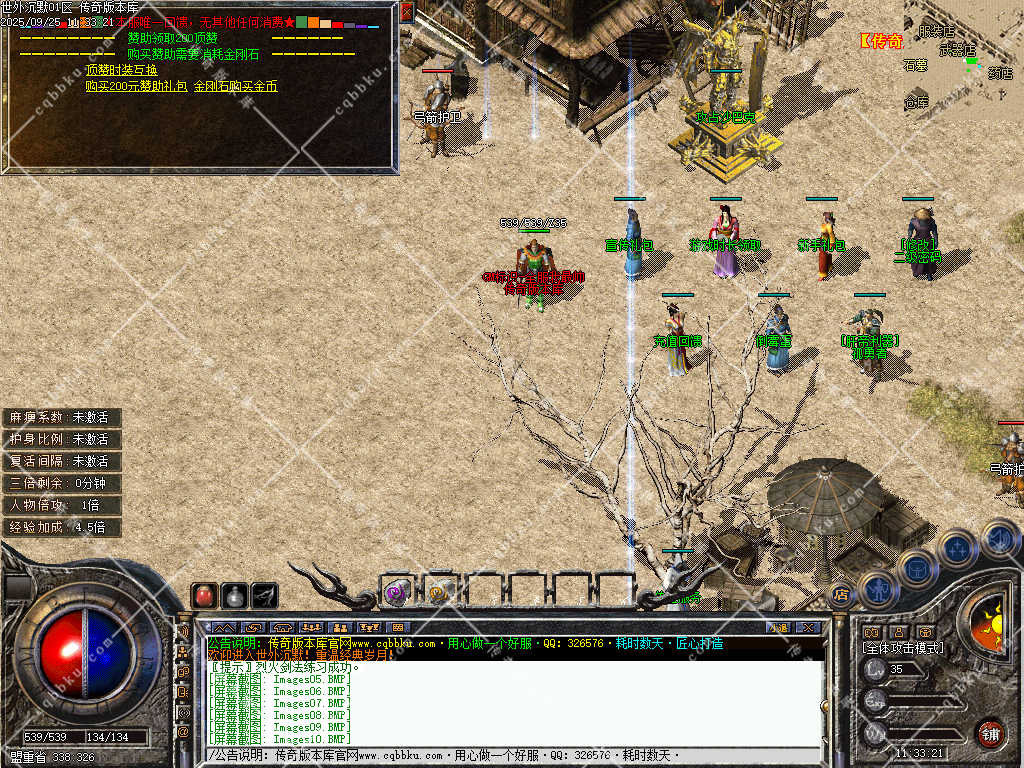
Task: Use the red health potion quick slot
Action: pyautogui.click(x=204, y=596)
